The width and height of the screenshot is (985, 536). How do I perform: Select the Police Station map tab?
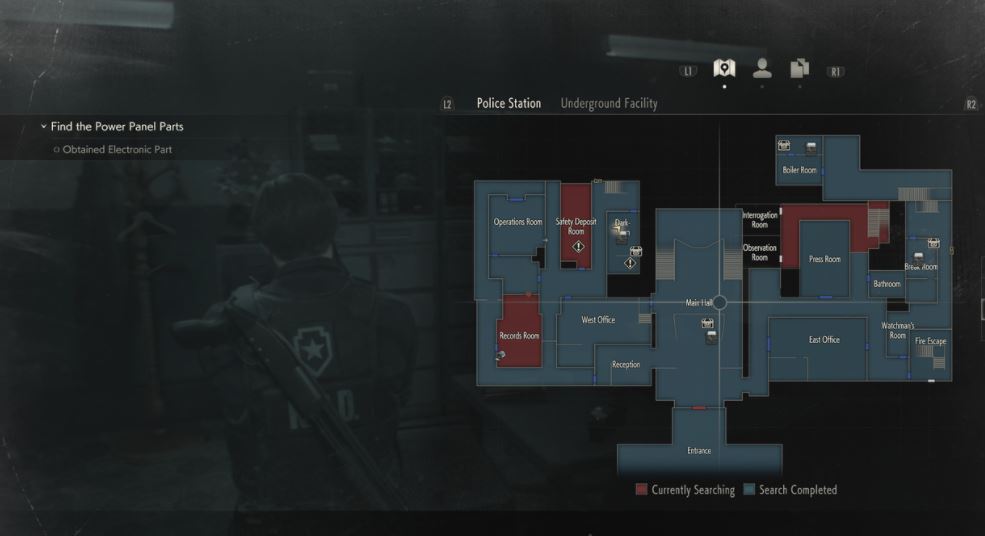coord(509,103)
